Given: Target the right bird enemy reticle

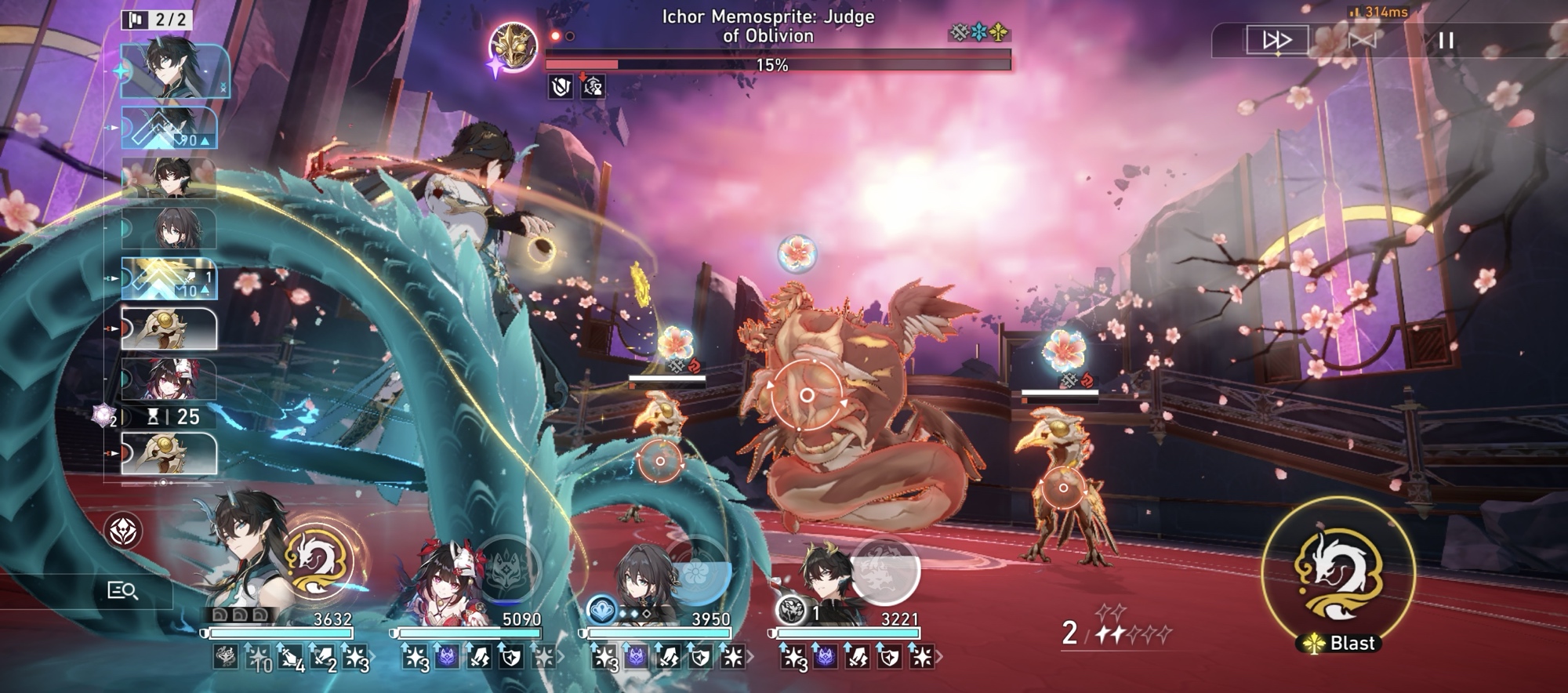Looking at the screenshot, I should (x=1063, y=488).
